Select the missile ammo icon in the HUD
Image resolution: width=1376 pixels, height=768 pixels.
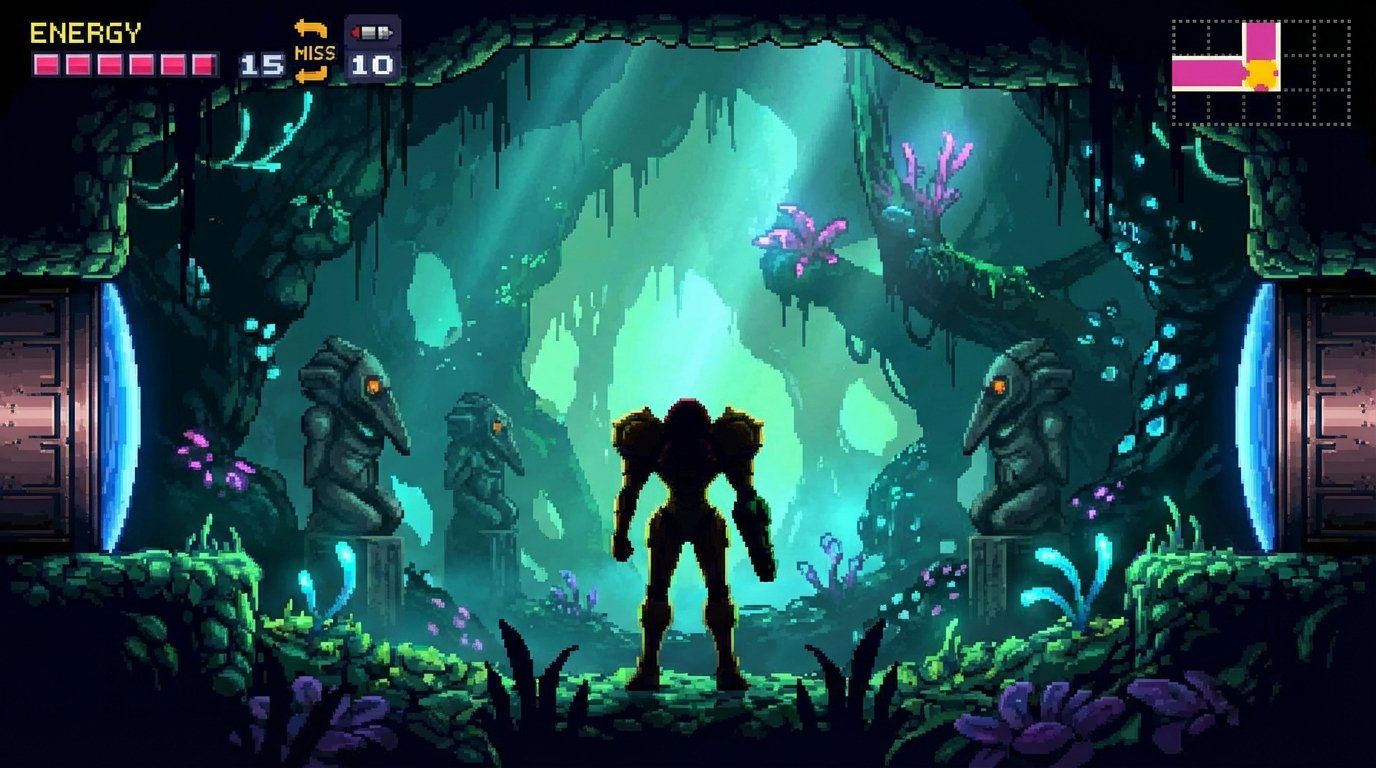click(371, 32)
